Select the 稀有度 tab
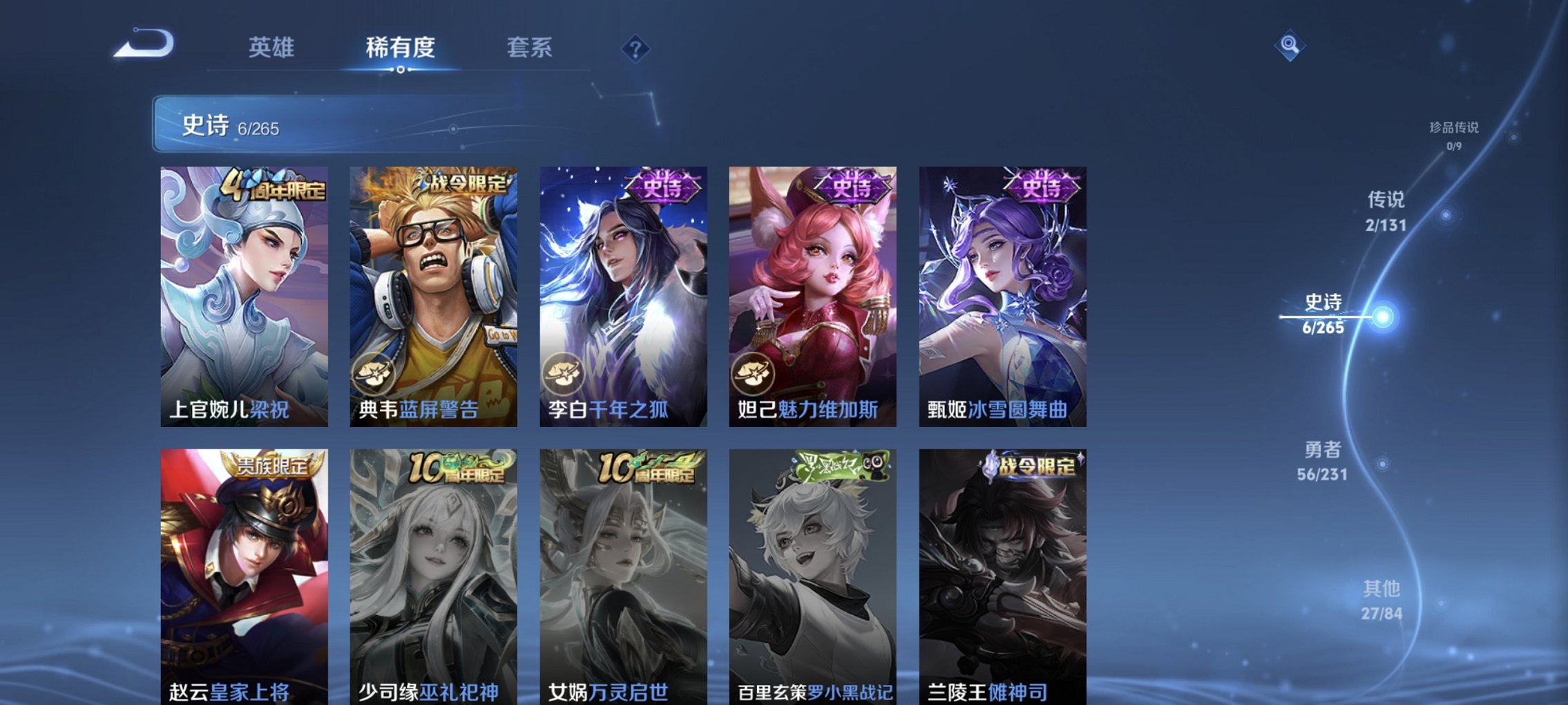 (x=399, y=47)
